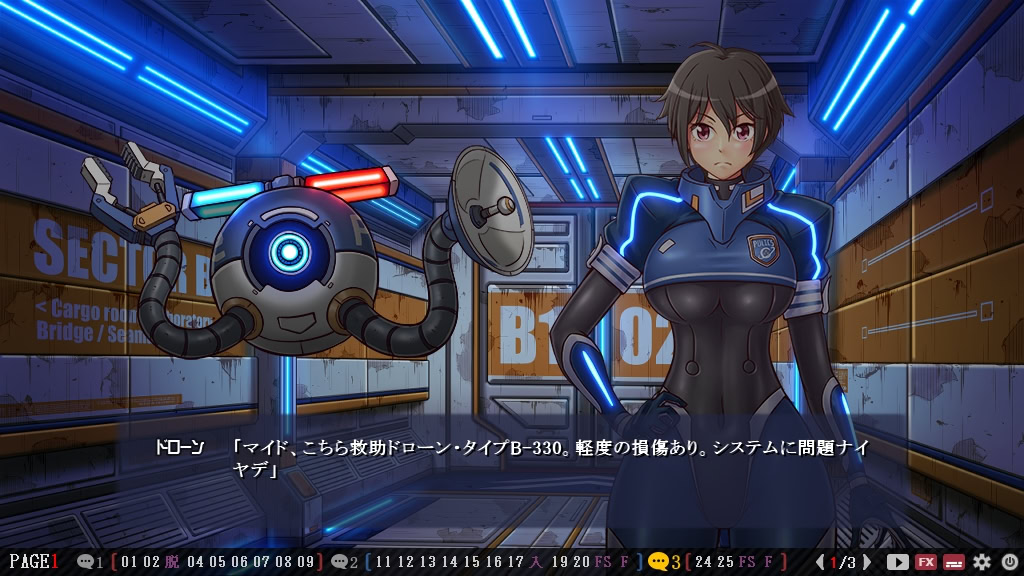The width and height of the screenshot is (1024, 576).
Task: Jump to scene number 24
Action: [702, 562]
